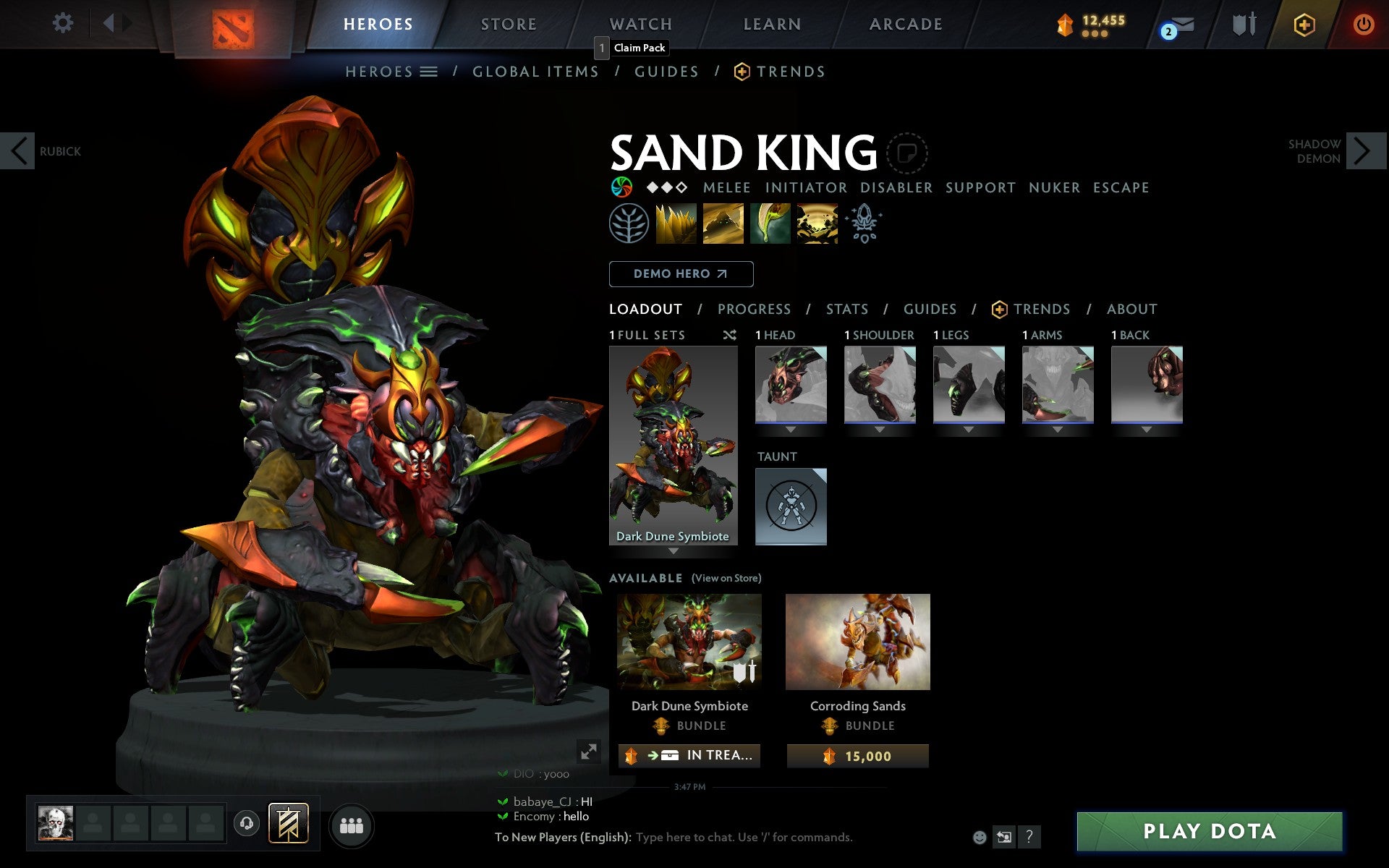Screen dimensions: 1389x868
Task: Select the Caustic Finale ability icon
Action: point(770,224)
